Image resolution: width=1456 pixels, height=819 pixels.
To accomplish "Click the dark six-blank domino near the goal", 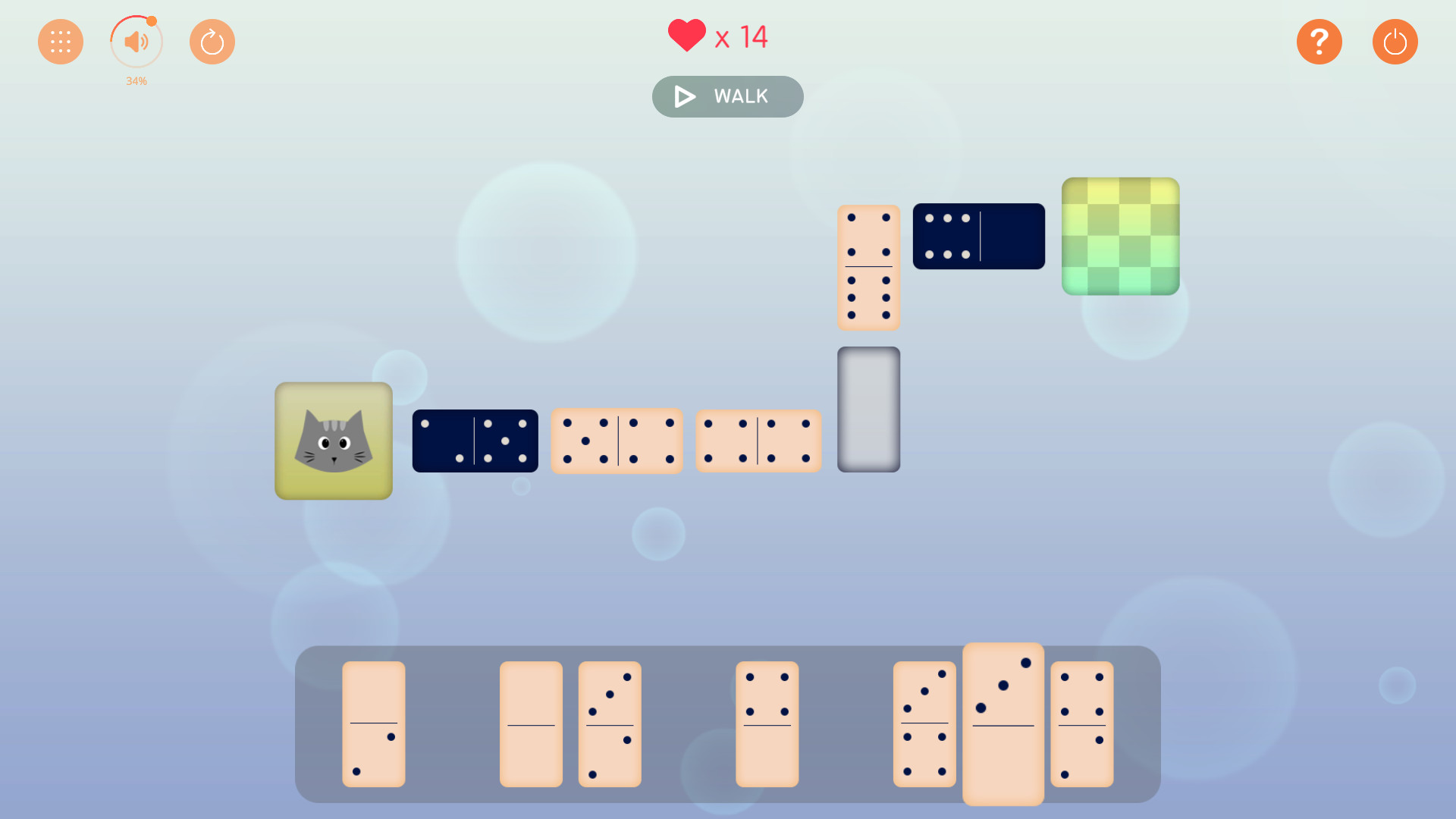I will (x=978, y=236).
